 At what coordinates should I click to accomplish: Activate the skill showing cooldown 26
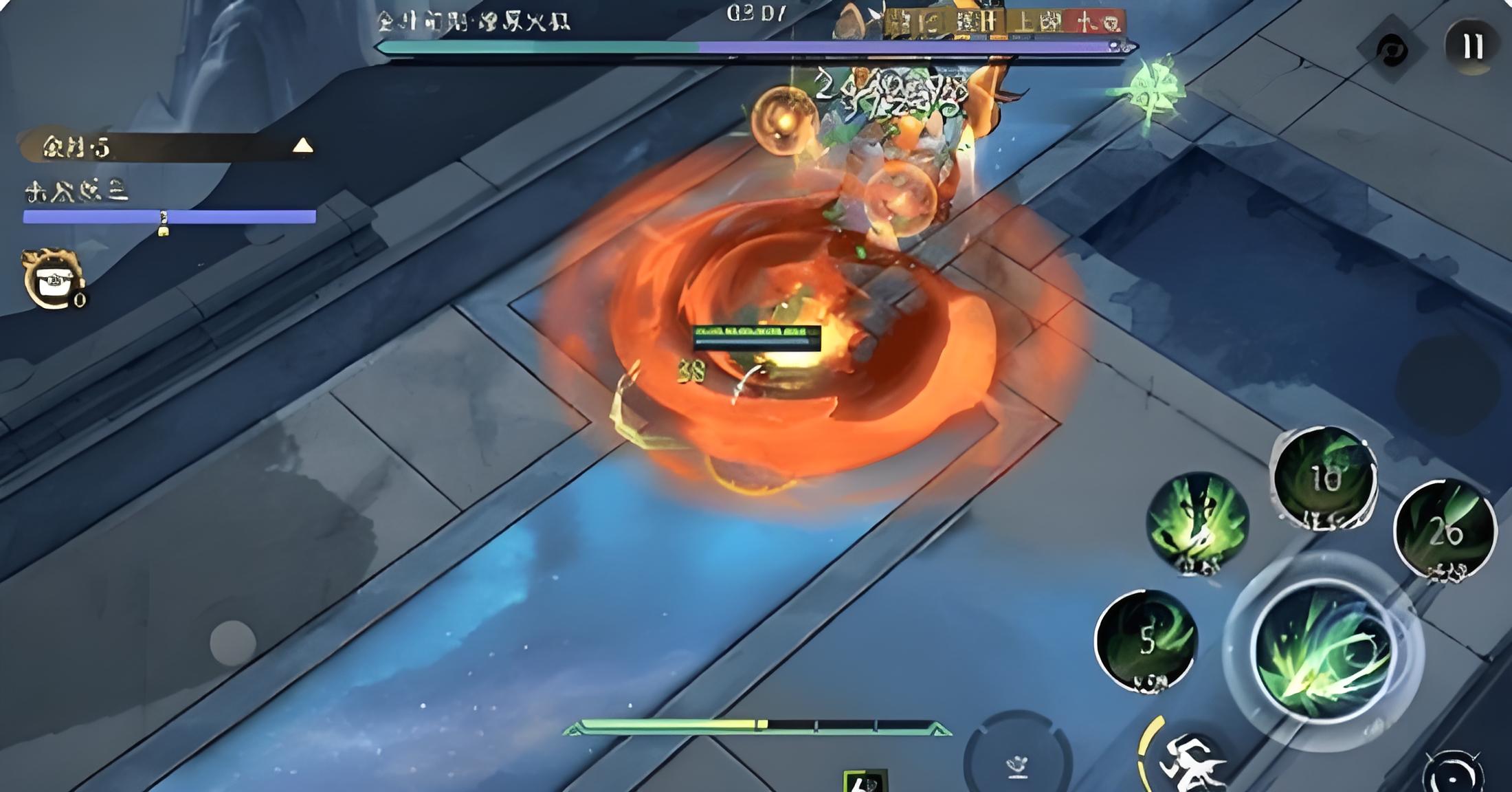[1445, 531]
